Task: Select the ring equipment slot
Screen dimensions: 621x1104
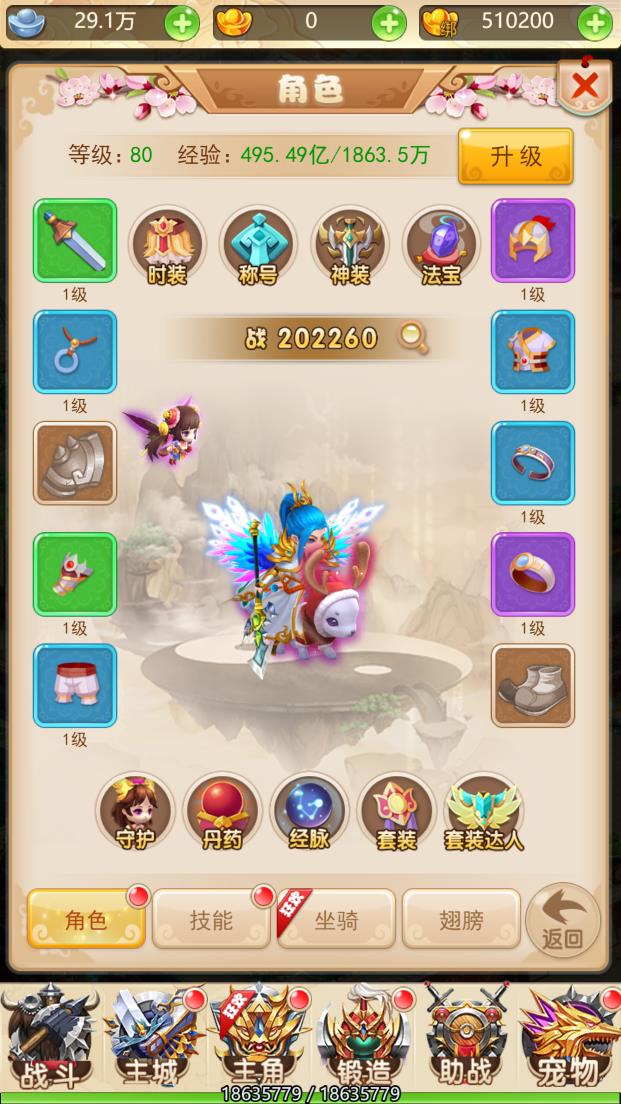Action: coord(532,574)
